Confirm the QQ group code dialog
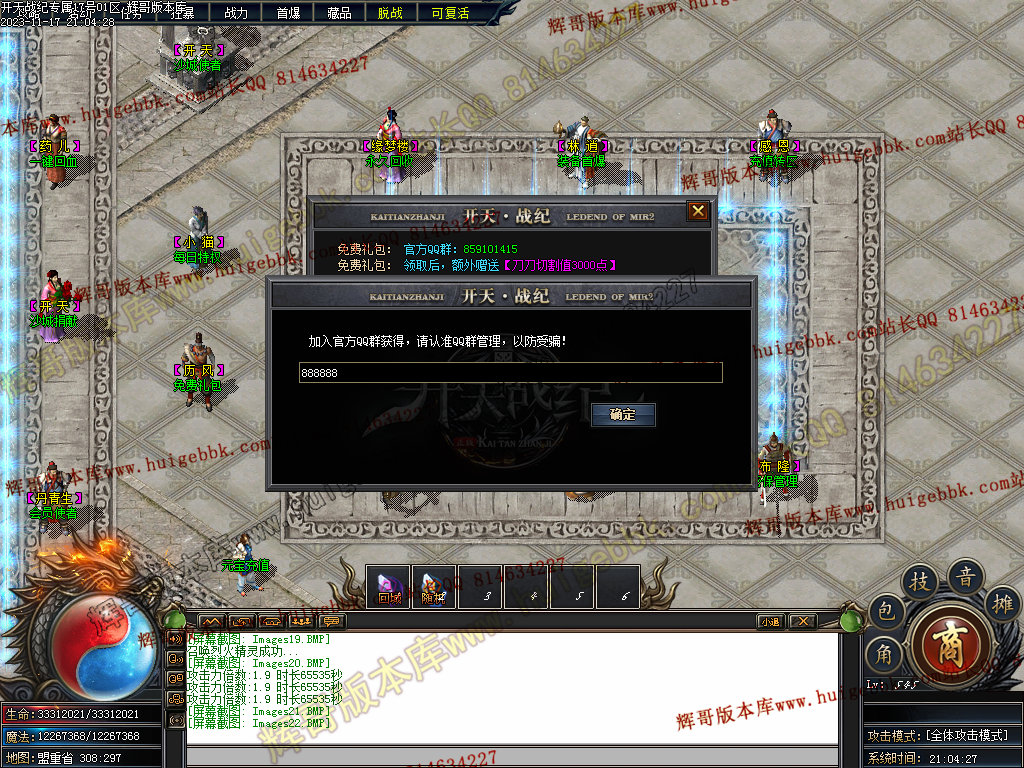The height and width of the screenshot is (768, 1024). pyautogui.click(x=623, y=414)
